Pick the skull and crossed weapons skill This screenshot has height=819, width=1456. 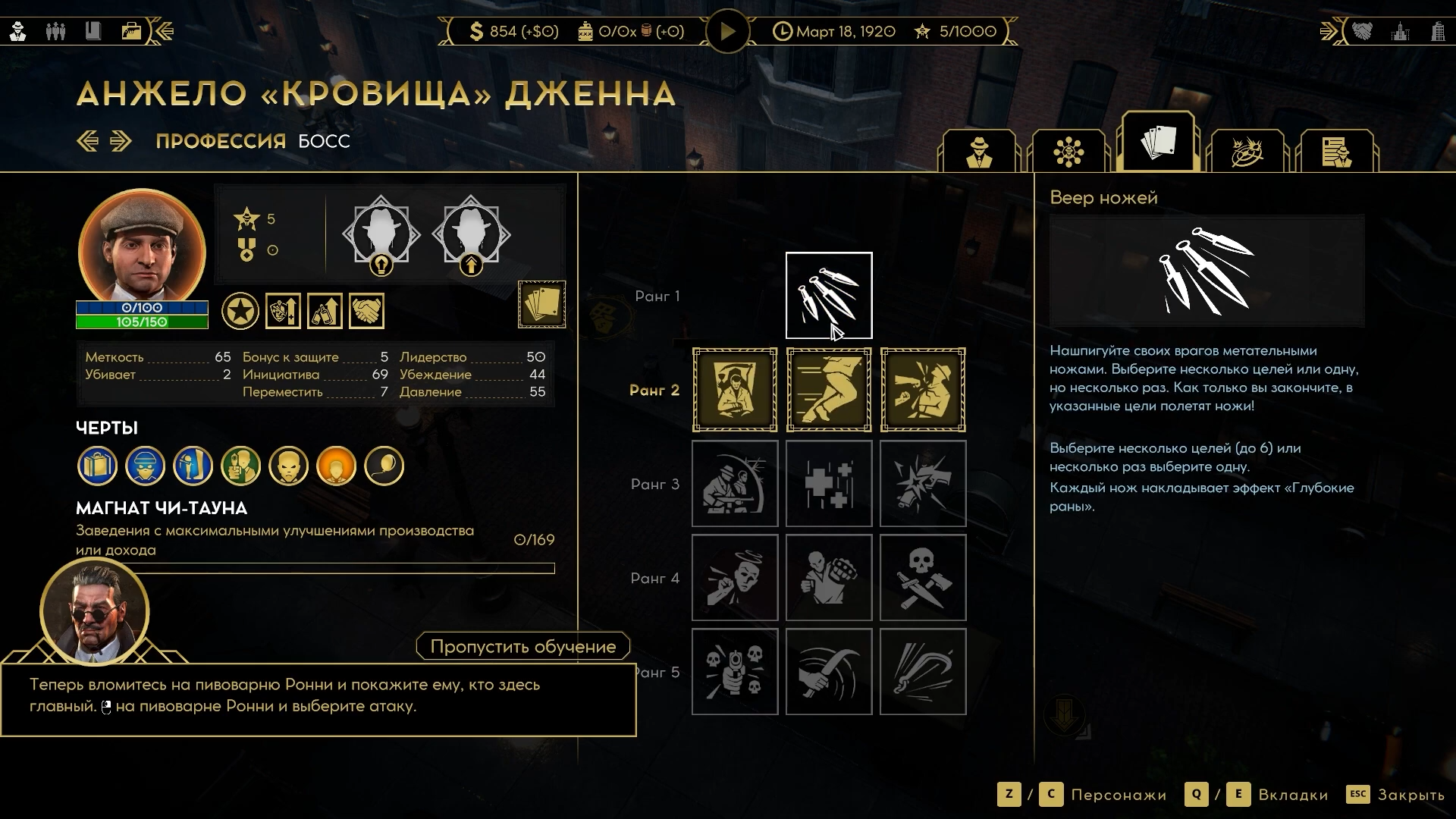pos(923,578)
